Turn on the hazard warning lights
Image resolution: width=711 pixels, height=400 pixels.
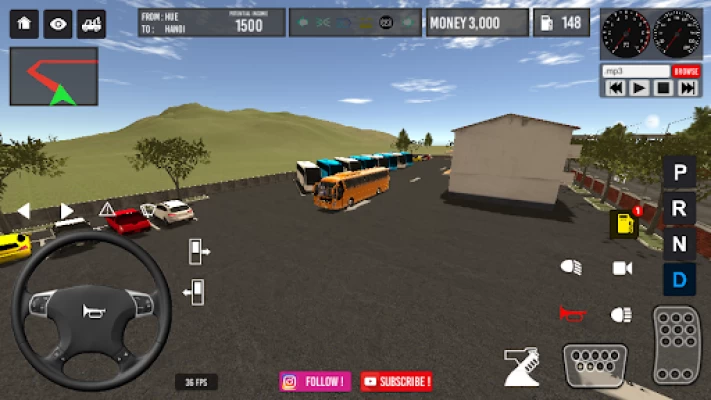(x=107, y=209)
